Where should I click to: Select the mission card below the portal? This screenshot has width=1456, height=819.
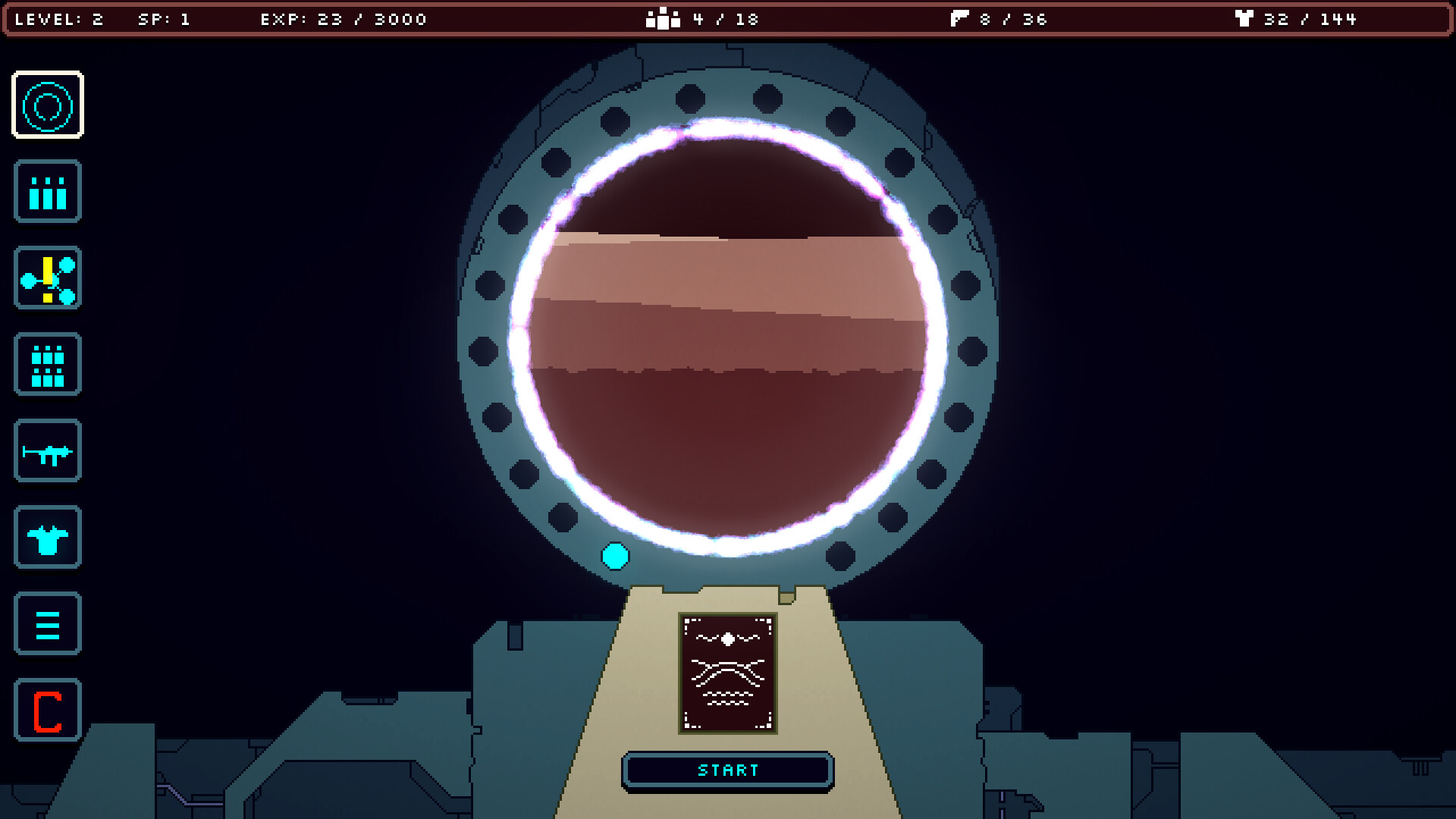(x=727, y=673)
